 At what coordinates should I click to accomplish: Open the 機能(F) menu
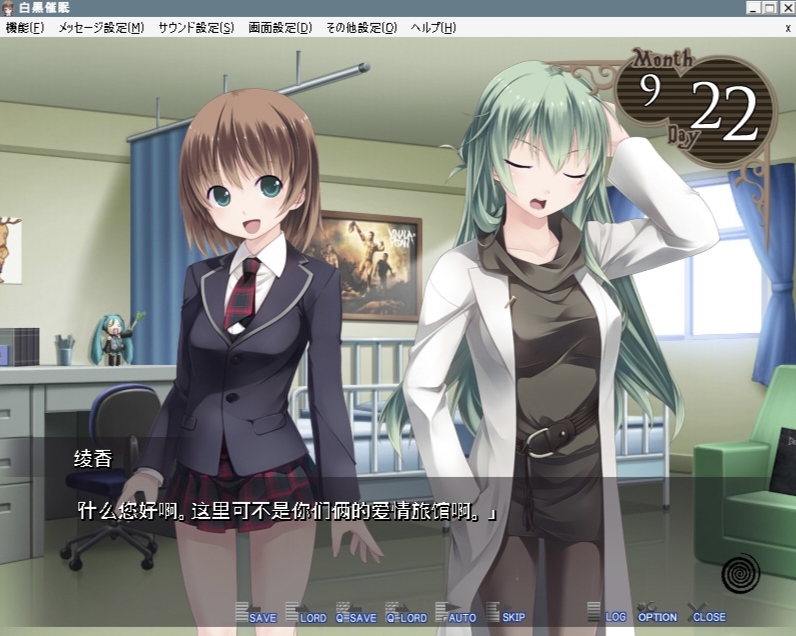point(25,28)
